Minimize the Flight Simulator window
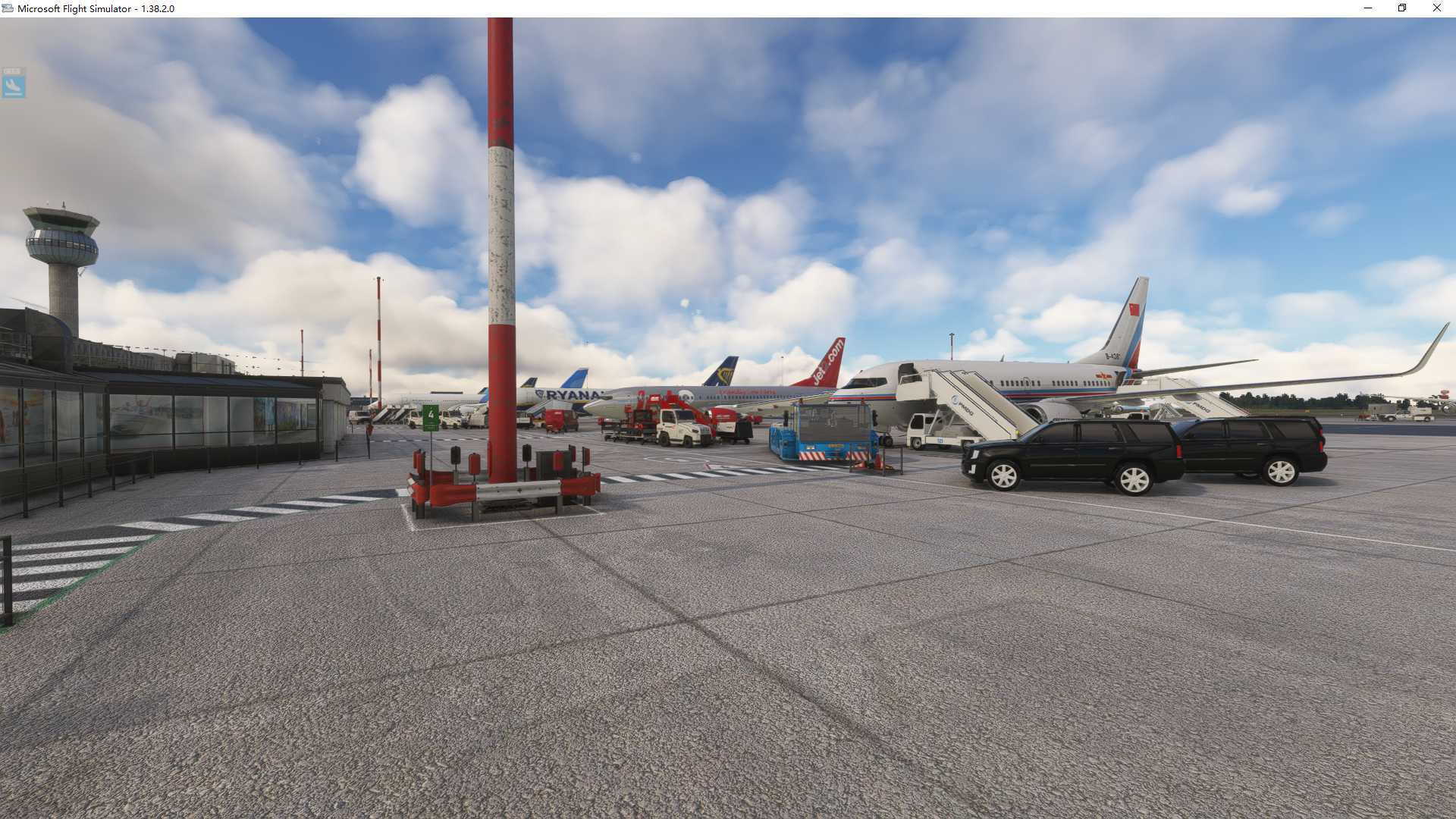 pyautogui.click(x=1367, y=8)
